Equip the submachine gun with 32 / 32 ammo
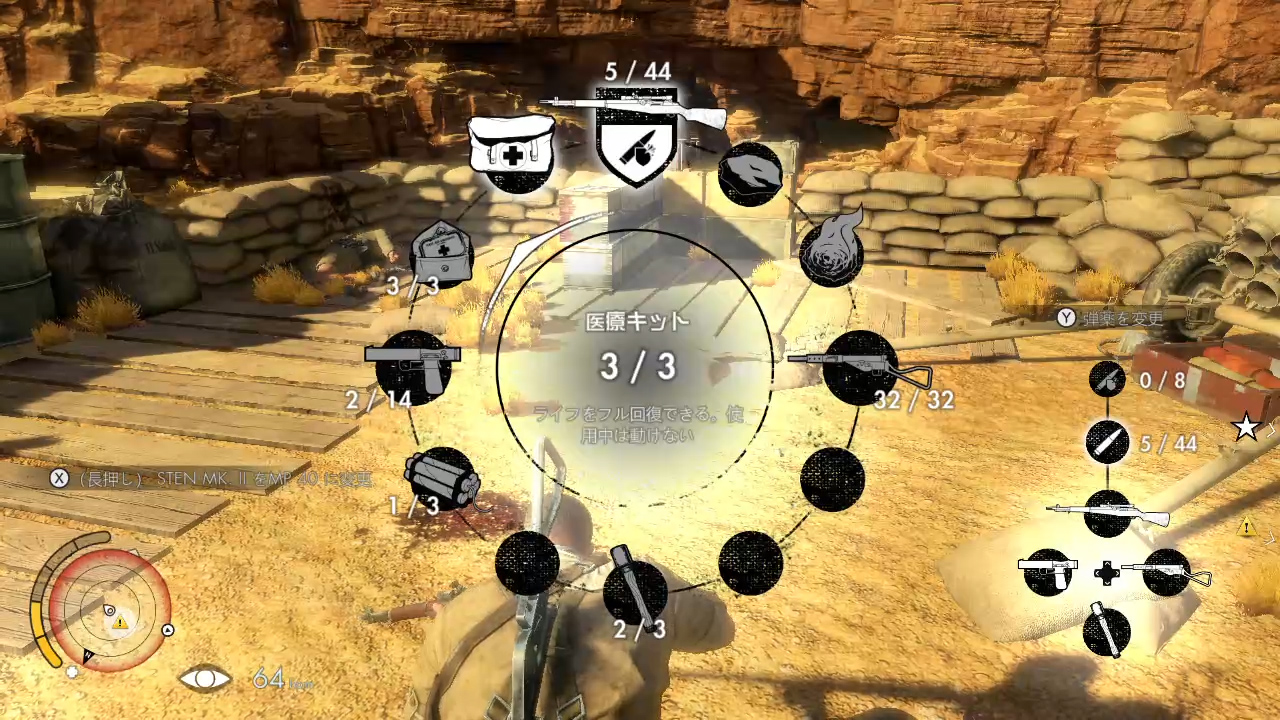1280x720 pixels. [x=859, y=367]
